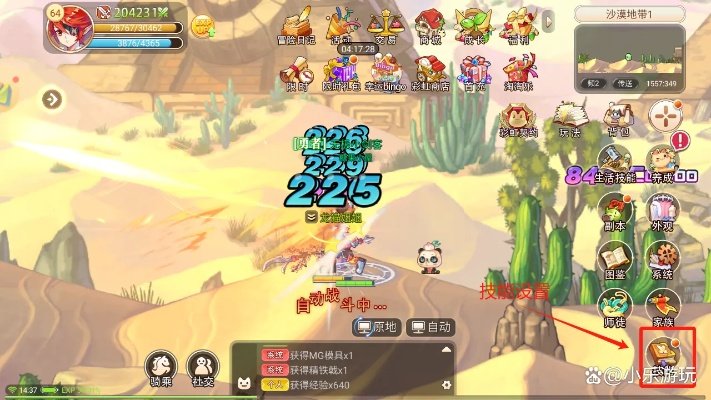Open the 家族 family menu

[x=661, y=305]
